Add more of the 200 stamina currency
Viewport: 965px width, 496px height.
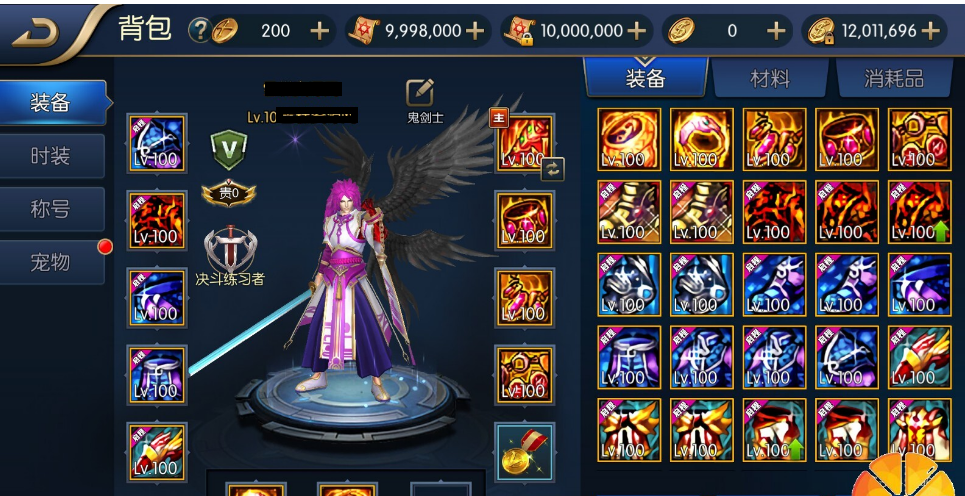click(x=319, y=31)
